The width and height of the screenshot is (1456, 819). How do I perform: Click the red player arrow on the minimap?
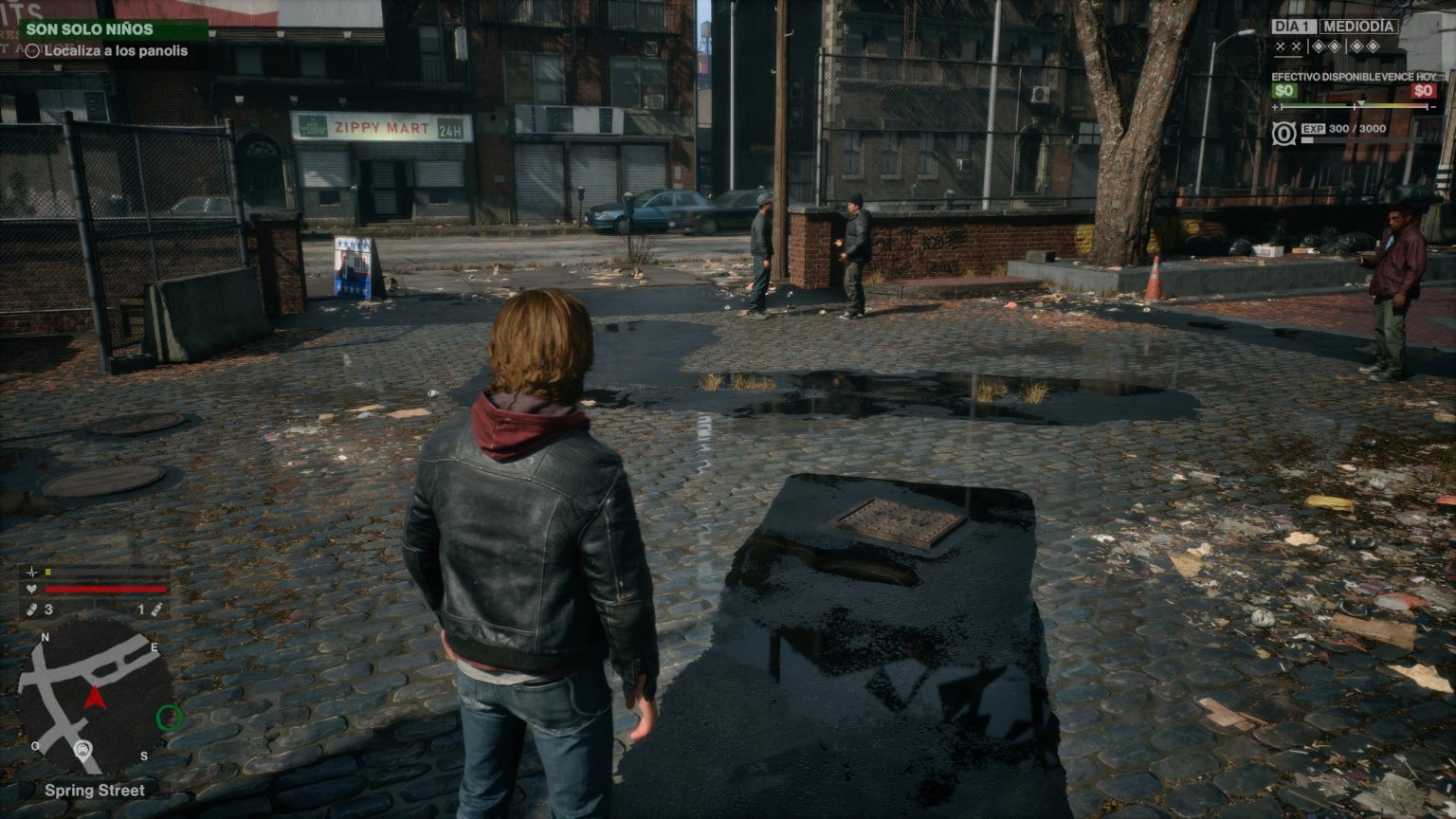click(94, 699)
